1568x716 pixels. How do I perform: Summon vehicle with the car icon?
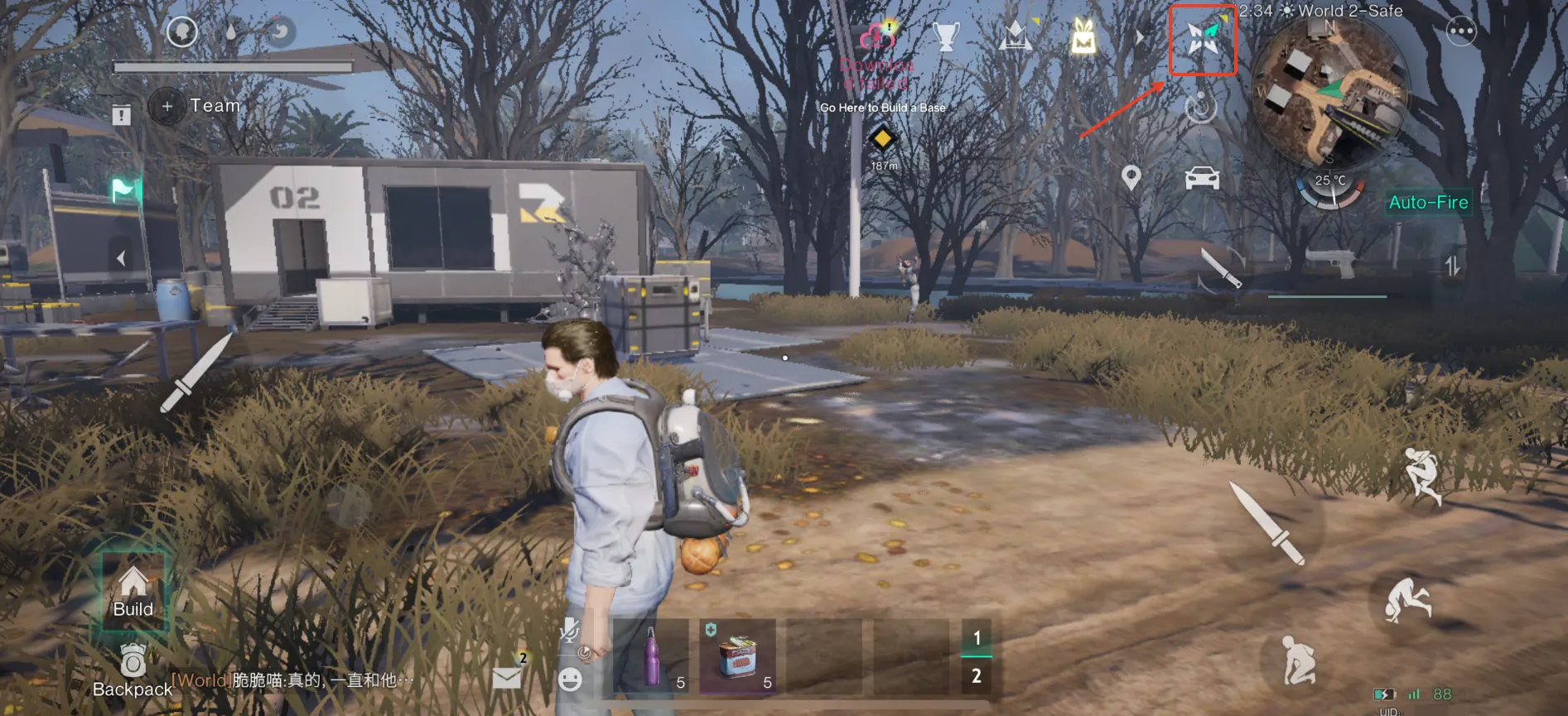point(1202,178)
